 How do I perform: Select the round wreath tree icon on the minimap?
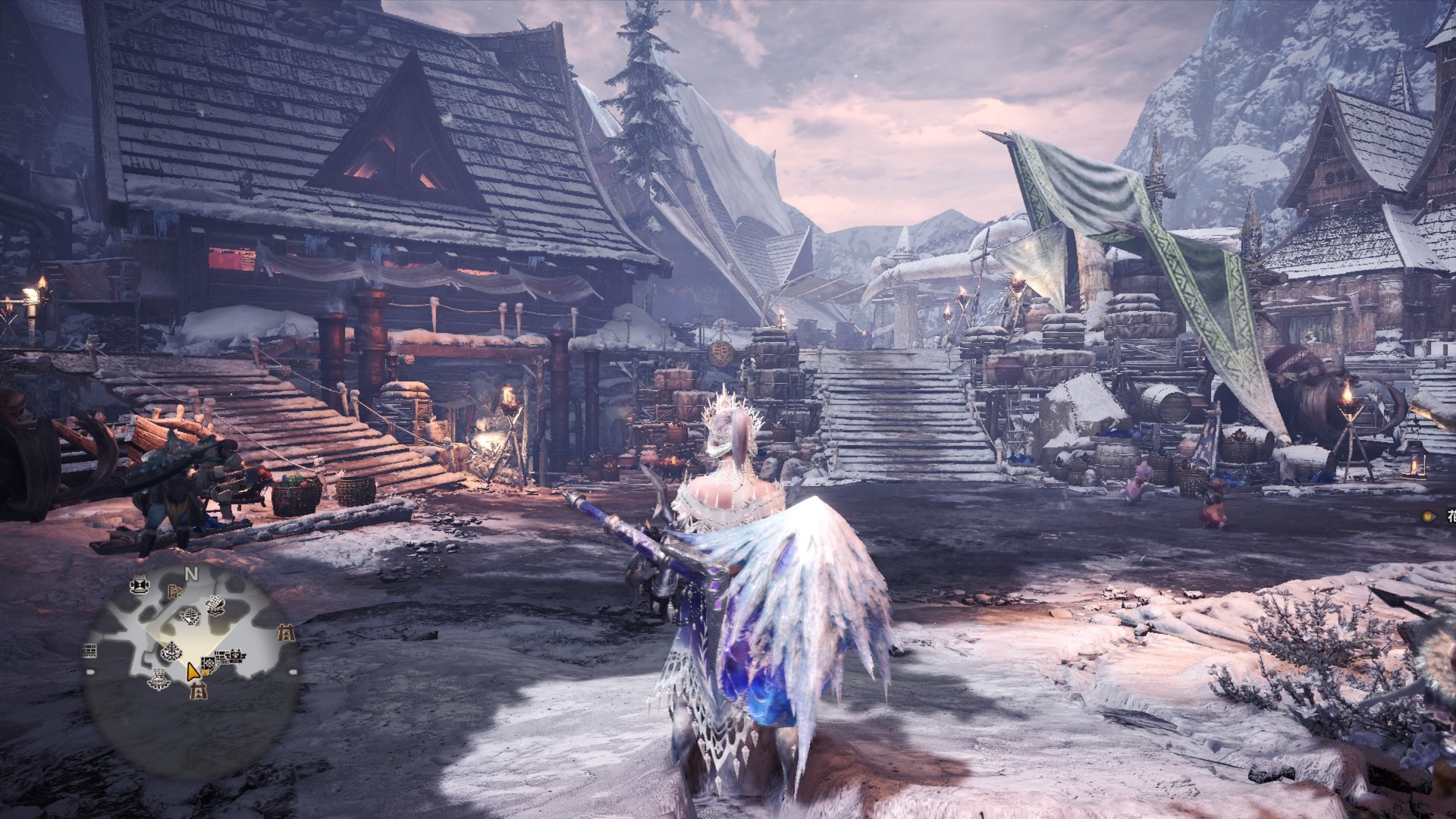click(172, 650)
